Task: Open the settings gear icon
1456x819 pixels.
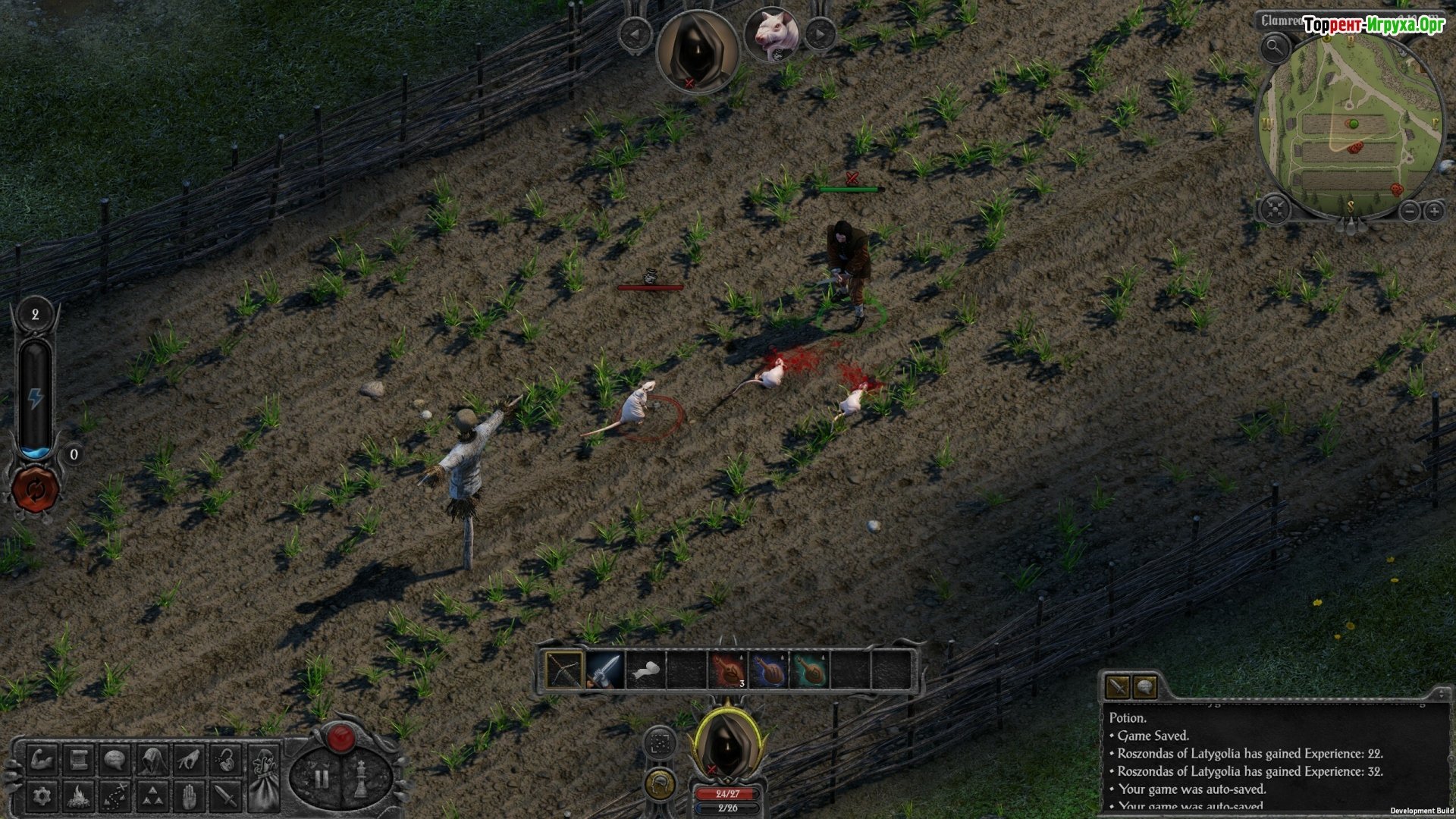Action: pos(42,795)
